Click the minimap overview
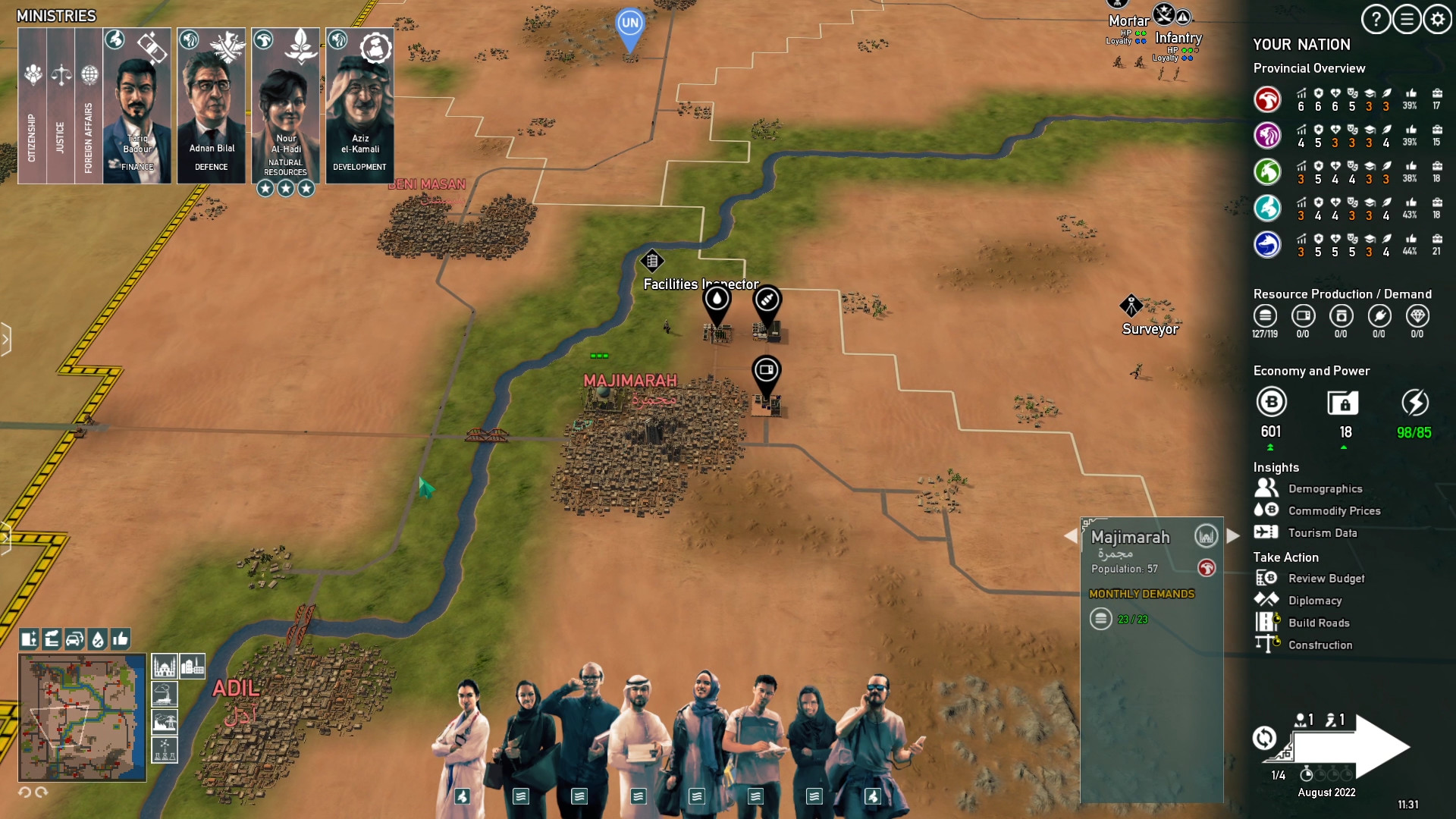1456x819 pixels. 82,717
